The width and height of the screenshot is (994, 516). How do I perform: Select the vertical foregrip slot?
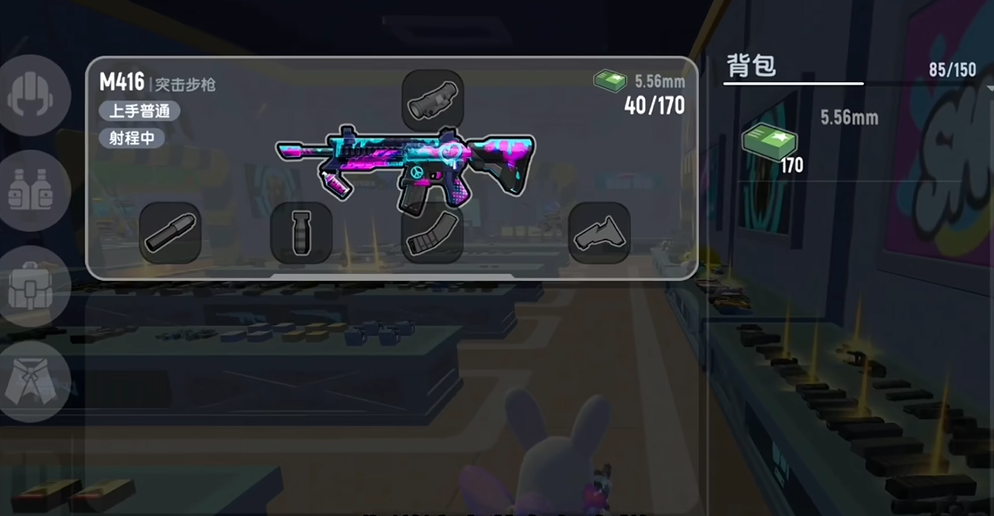coord(301,233)
